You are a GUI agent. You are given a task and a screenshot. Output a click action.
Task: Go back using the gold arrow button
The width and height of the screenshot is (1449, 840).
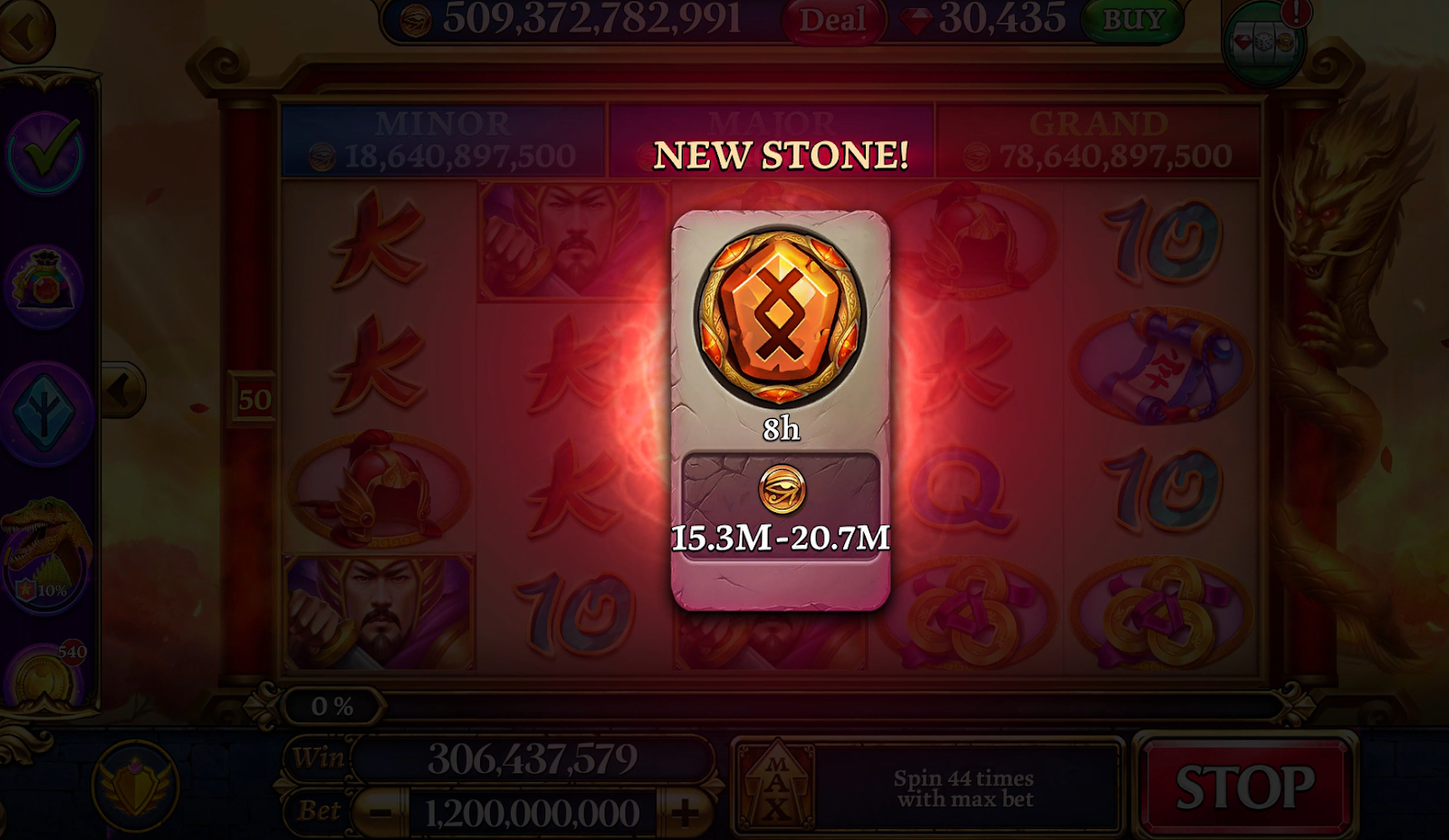point(24,30)
